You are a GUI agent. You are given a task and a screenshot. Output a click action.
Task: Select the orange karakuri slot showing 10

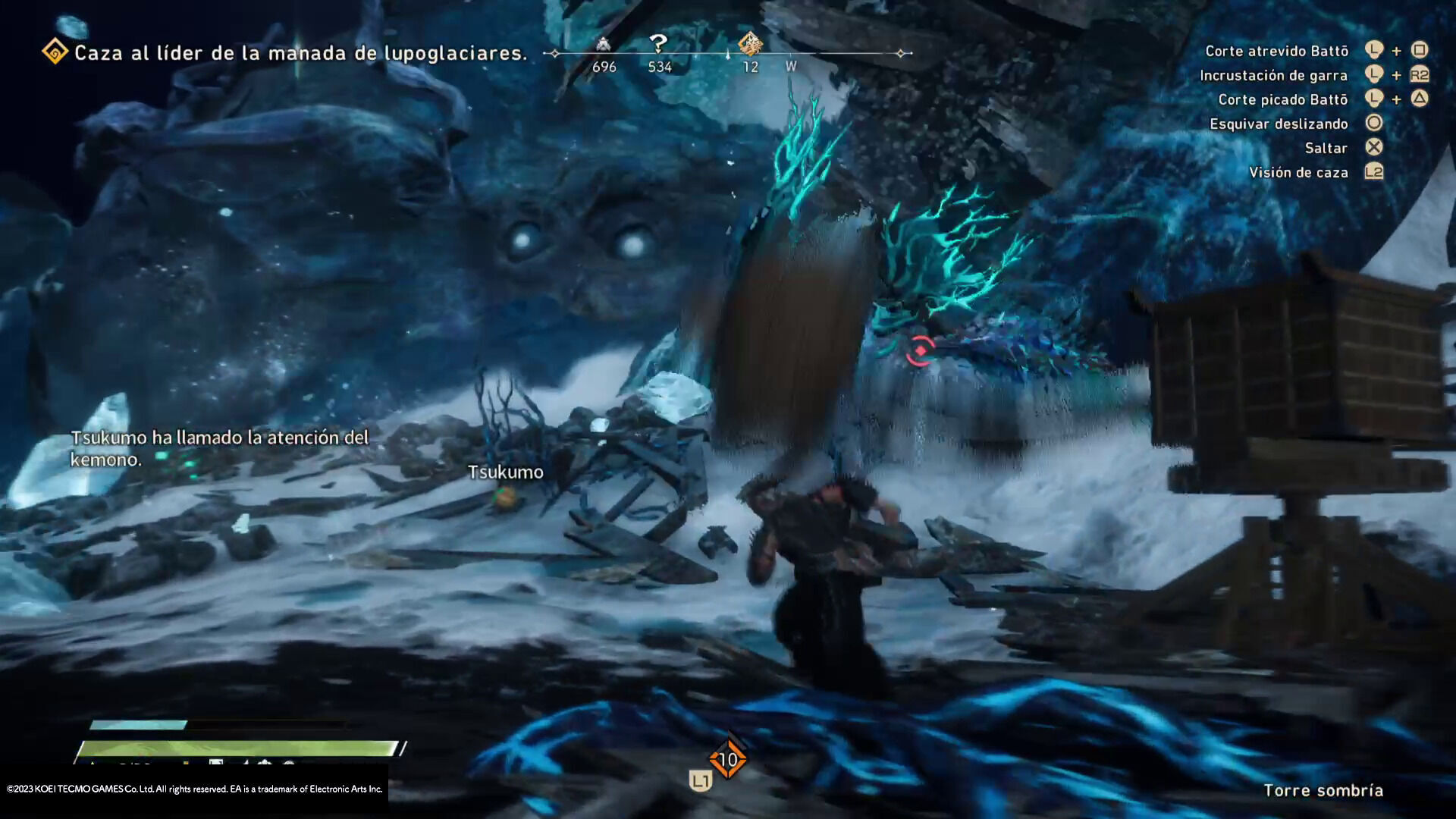(728, 759)
